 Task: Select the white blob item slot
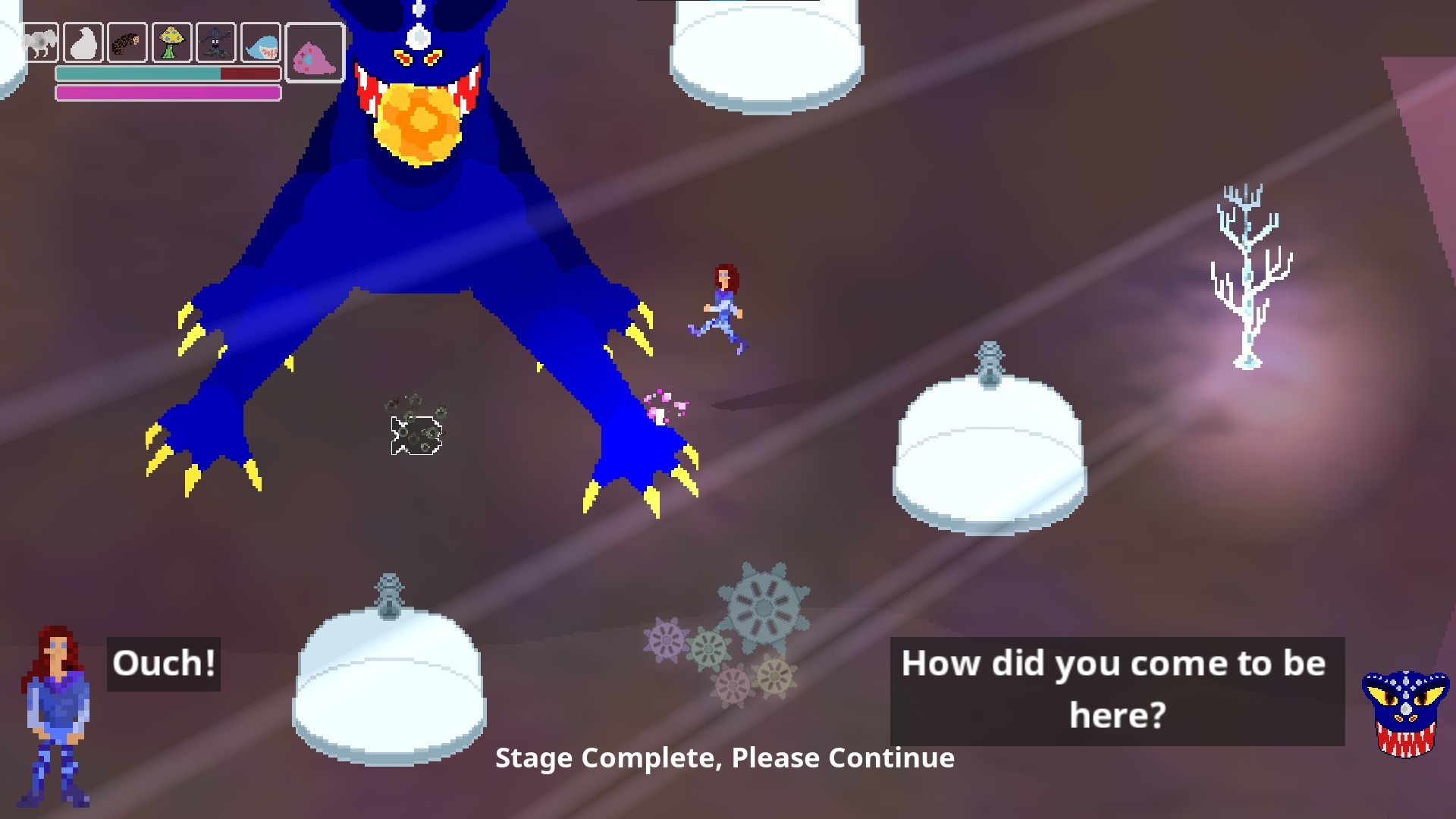pos(83,42)
